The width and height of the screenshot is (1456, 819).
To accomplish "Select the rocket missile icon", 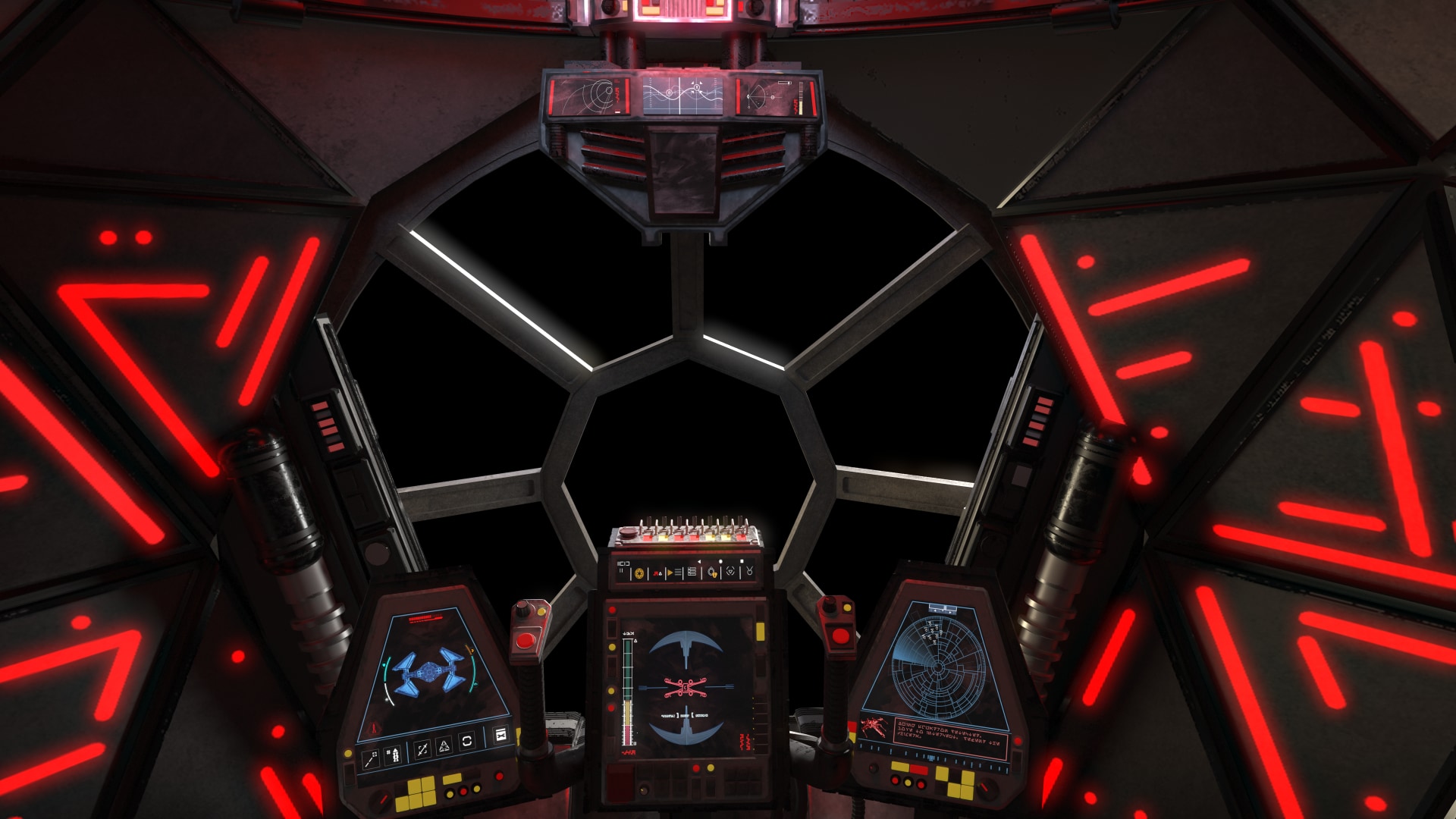I will [394, 755].
